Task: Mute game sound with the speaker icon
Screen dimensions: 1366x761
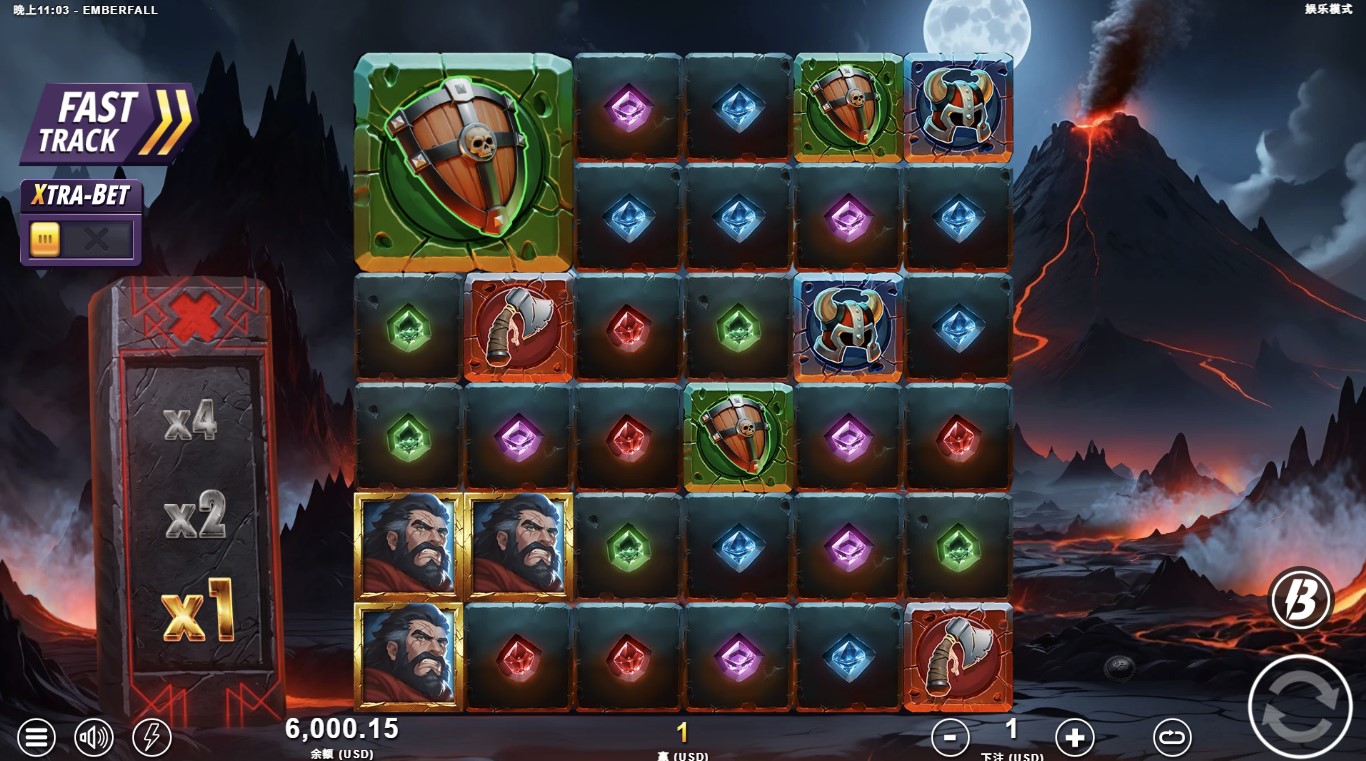Action: [x=94, y=737]
